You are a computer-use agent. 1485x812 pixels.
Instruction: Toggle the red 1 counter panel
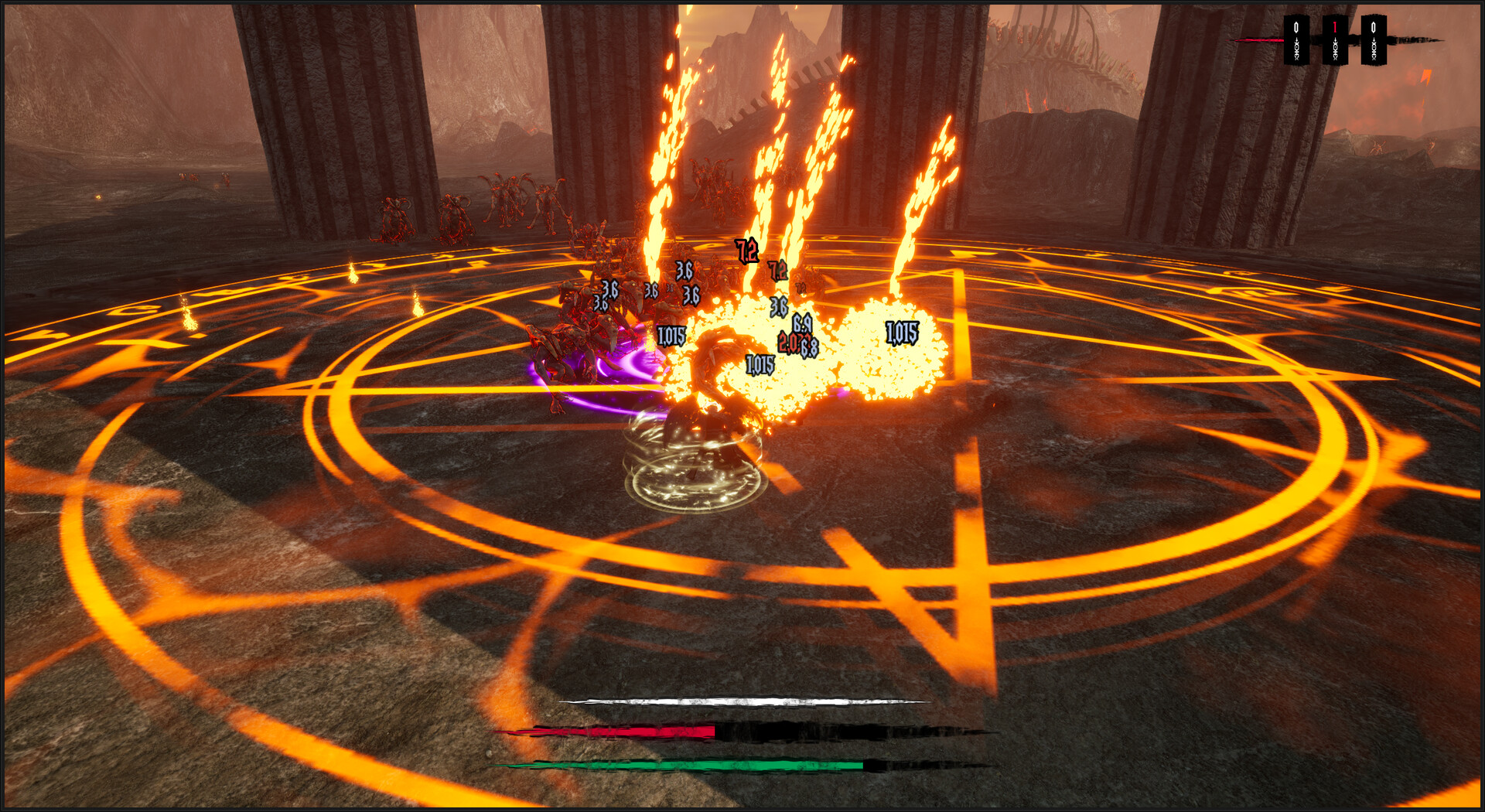click(x=1335, y=39)
